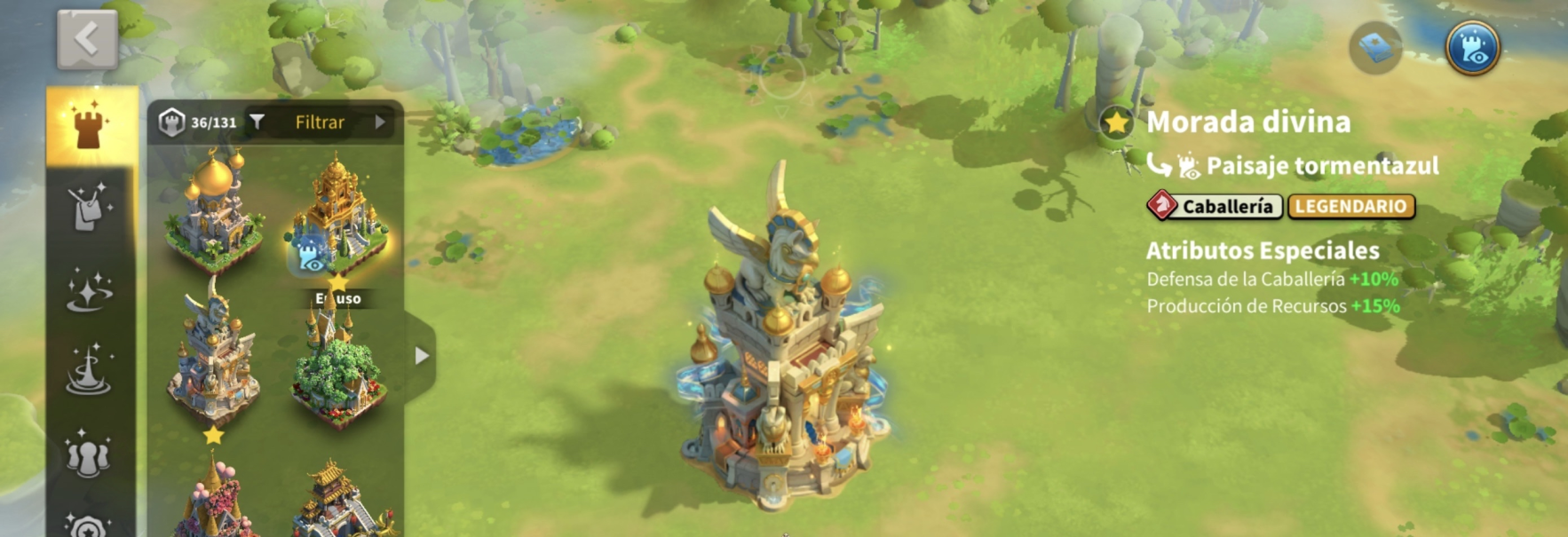Click the Paisaje tormentazul landscape link

pyautogui.click(x=1321, y=166)
